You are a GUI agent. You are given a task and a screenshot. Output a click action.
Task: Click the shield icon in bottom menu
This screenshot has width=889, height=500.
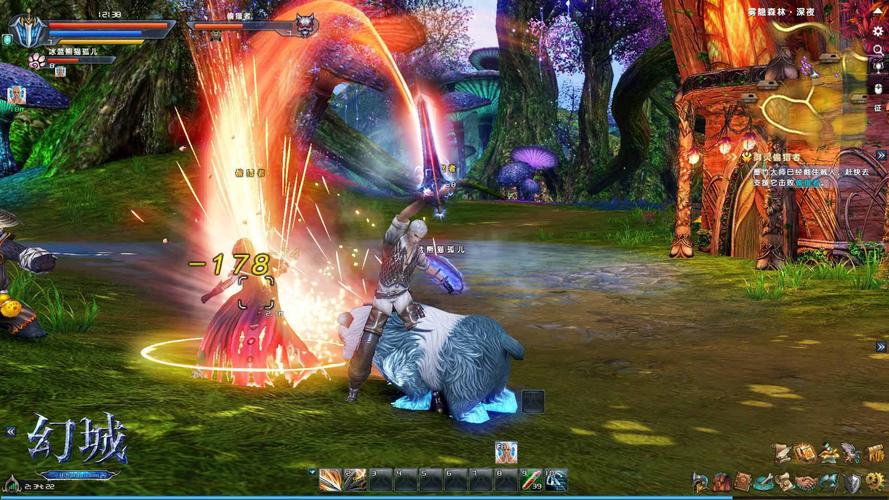point(854,482)
